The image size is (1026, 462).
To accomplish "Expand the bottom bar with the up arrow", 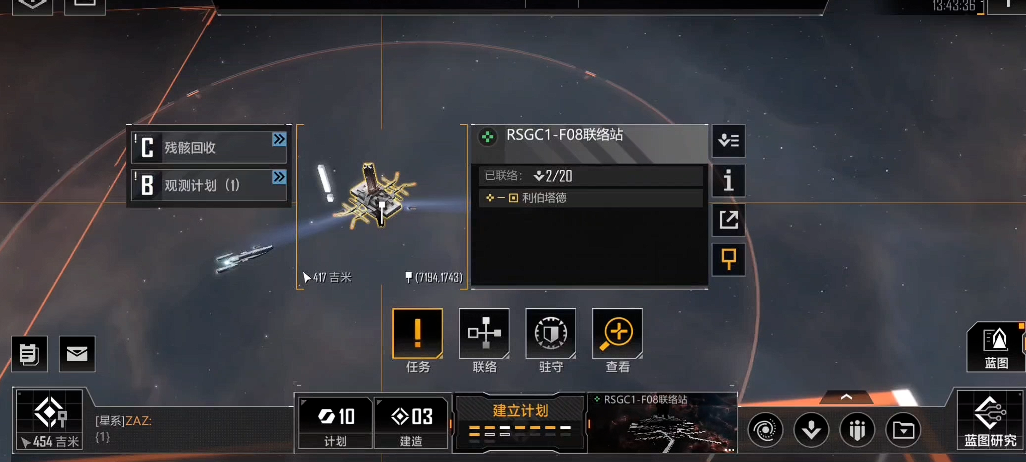I will [846, 397].
